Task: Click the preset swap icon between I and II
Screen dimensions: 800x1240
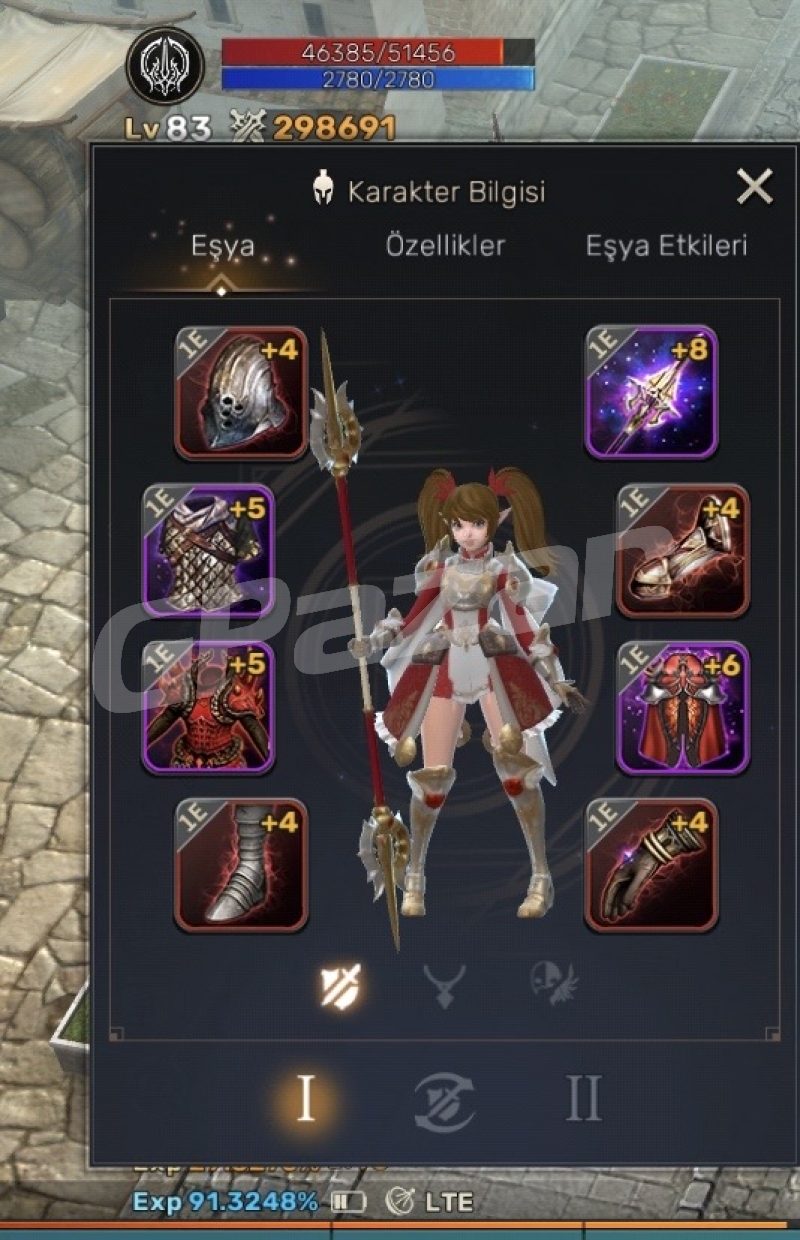Action: point(444,1102)
